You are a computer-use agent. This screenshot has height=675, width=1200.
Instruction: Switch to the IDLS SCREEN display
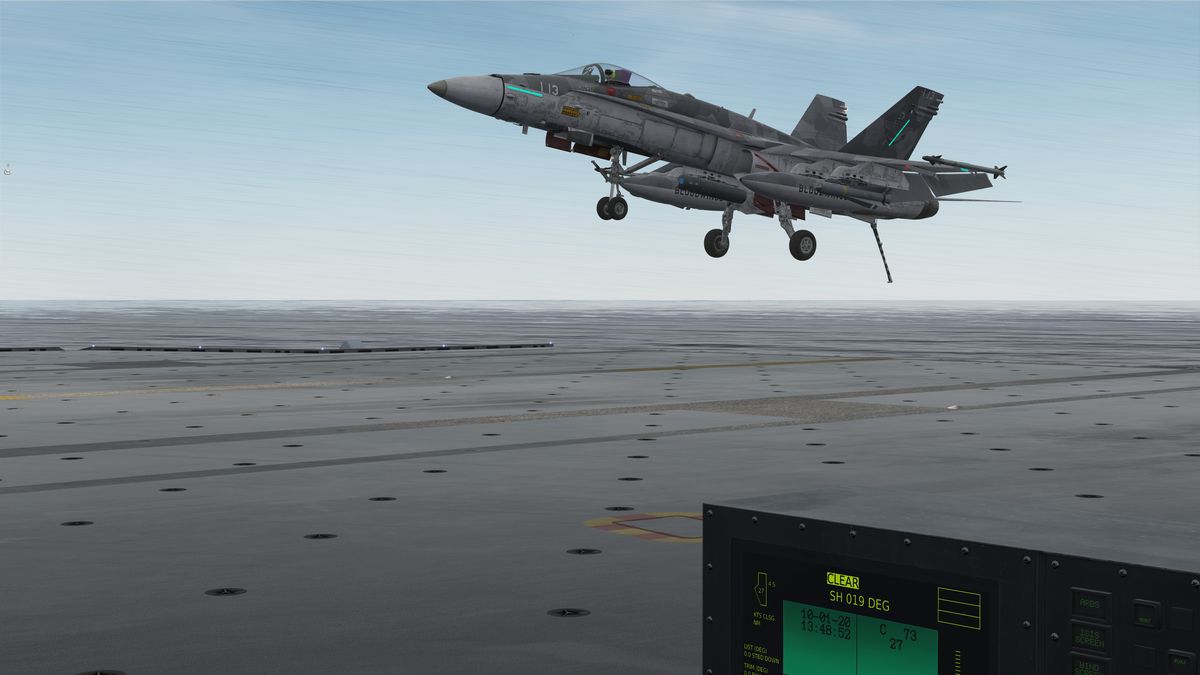[1089, 636]
